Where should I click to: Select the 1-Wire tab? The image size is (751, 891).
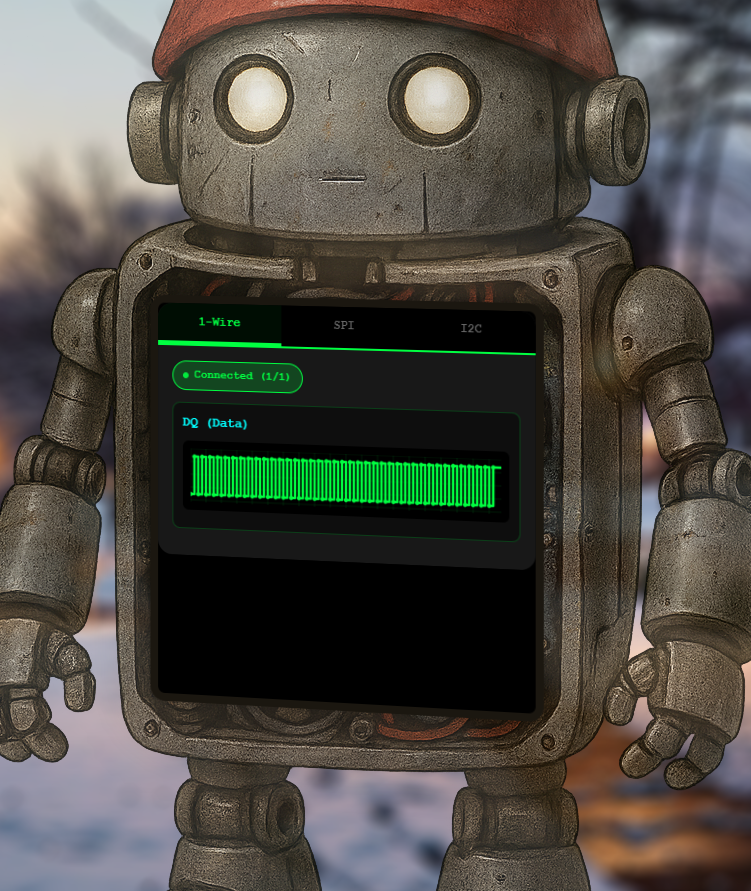click(x=219, y=323)
